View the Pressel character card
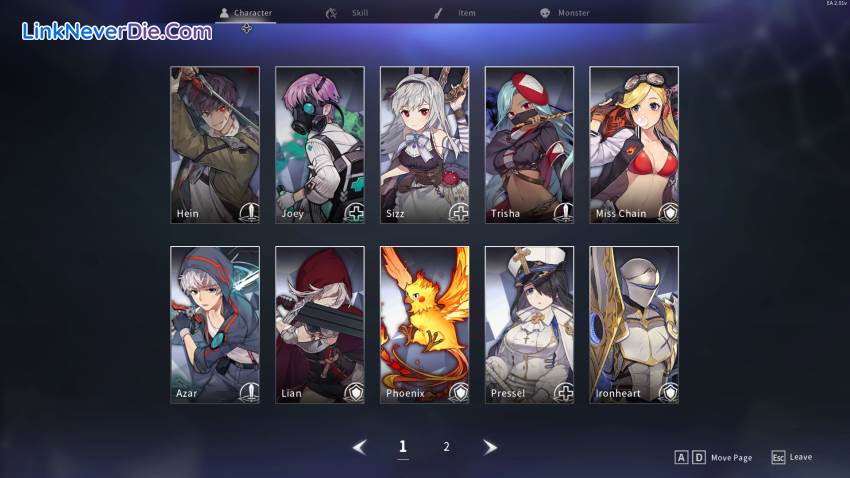Viewport: 850px width, 478px height. [529, 325]
